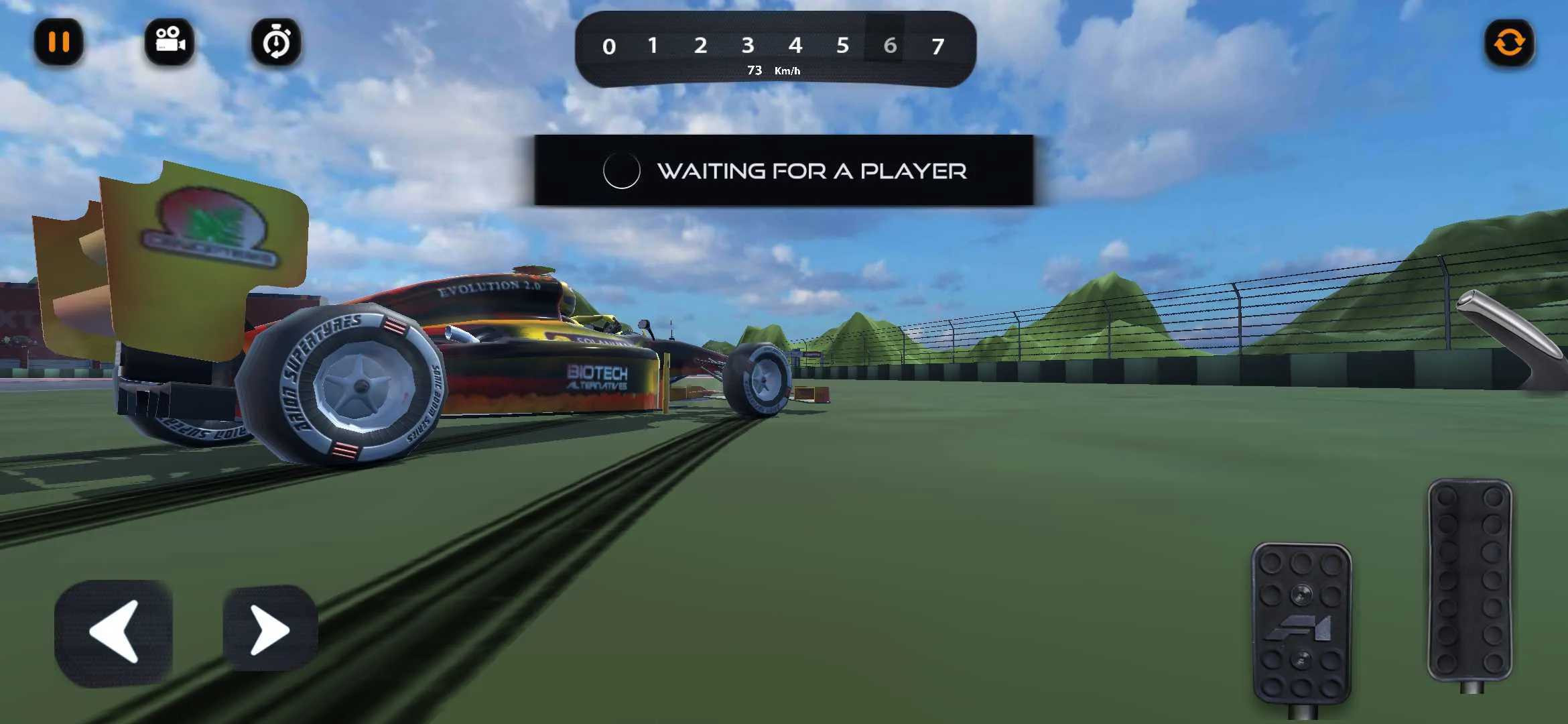Step on the brake pedal

[x=1301, y=622]
